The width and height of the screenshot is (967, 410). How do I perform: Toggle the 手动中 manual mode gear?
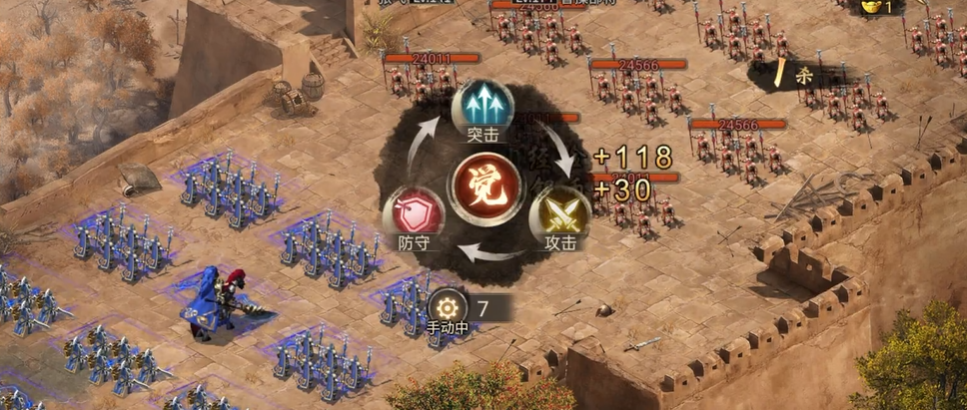click(x=448, y=307)
